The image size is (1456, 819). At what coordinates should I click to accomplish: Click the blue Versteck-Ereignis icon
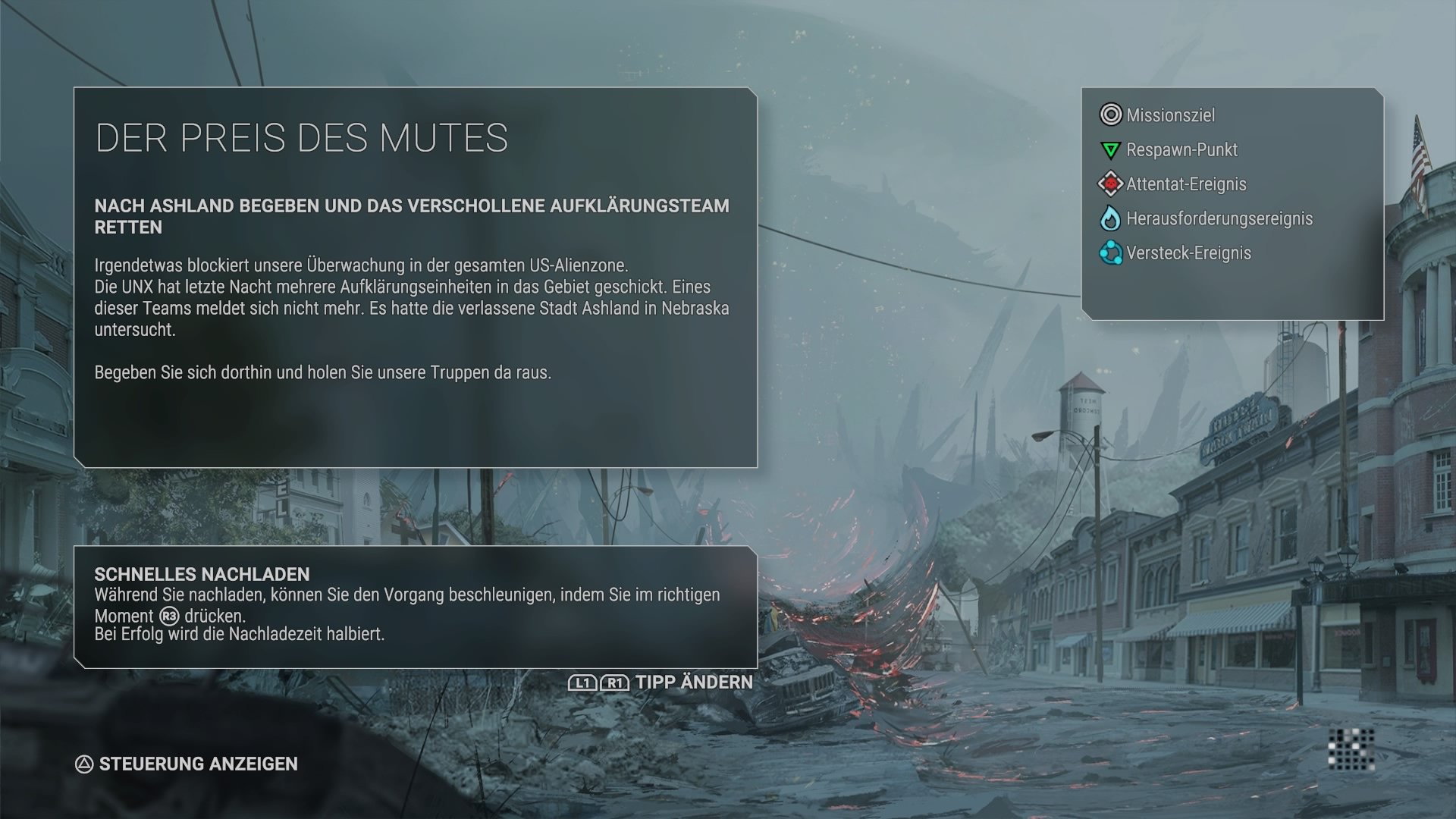[1109, 253]
